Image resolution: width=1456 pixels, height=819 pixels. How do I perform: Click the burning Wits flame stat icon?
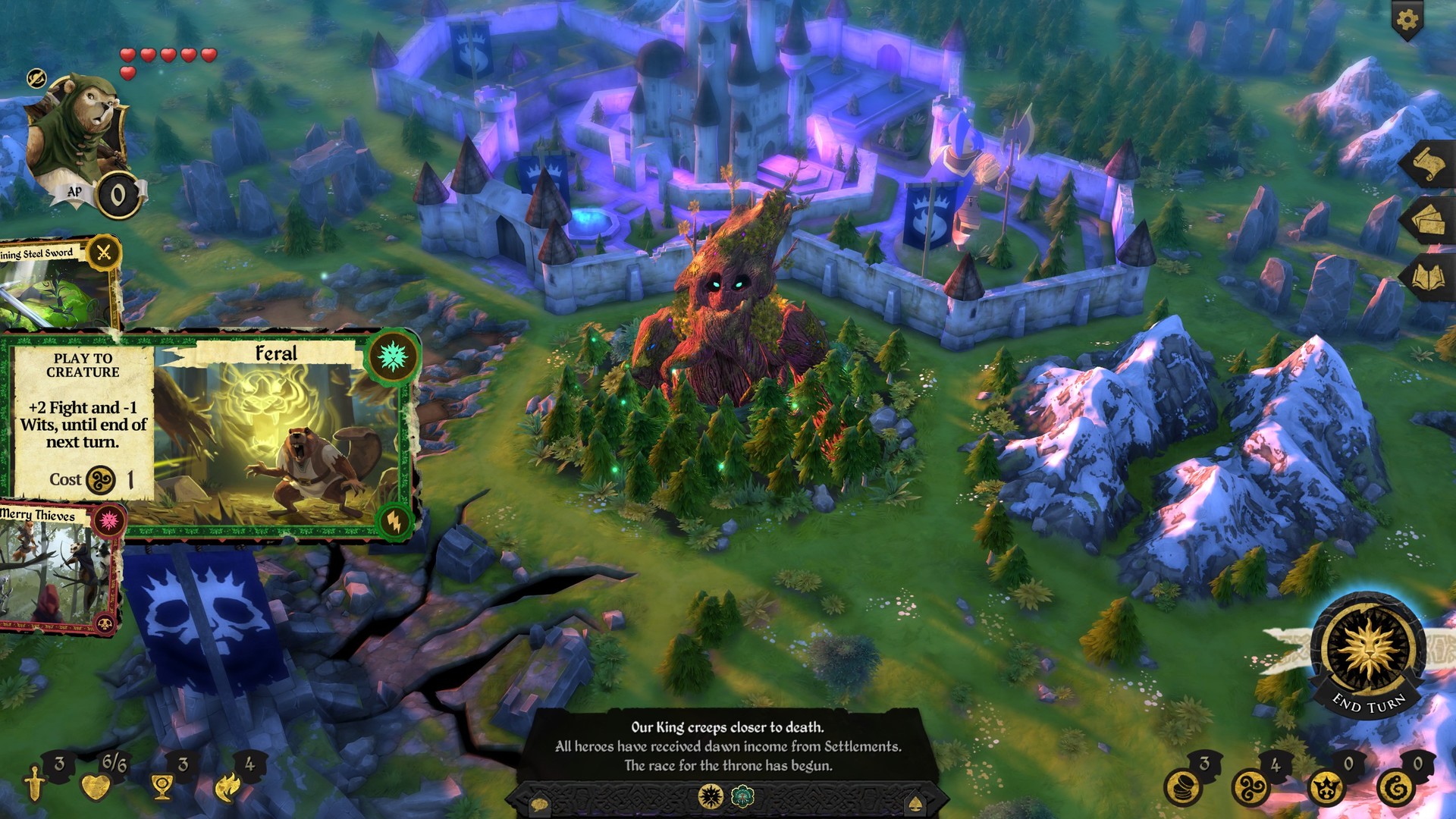click(226, 786)
